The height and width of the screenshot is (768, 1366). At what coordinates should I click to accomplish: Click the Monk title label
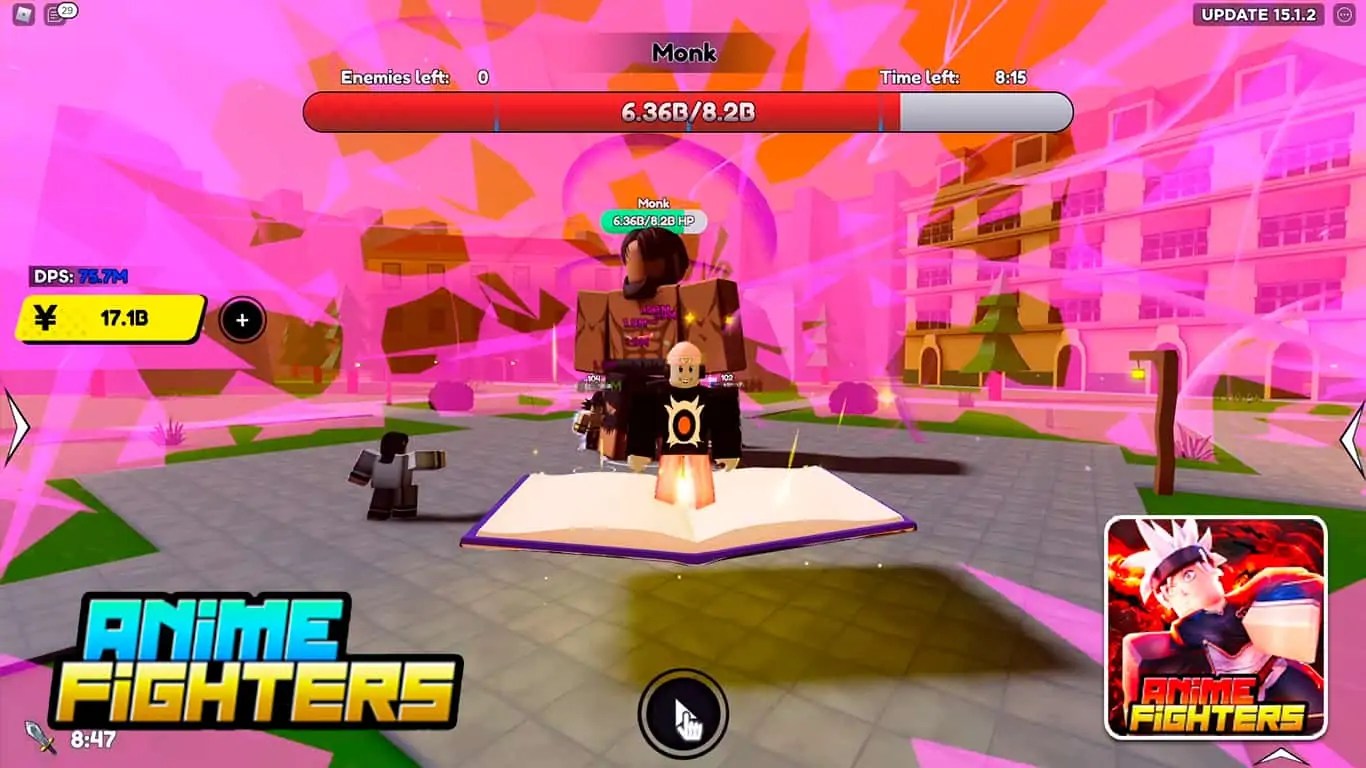point(683,53)
